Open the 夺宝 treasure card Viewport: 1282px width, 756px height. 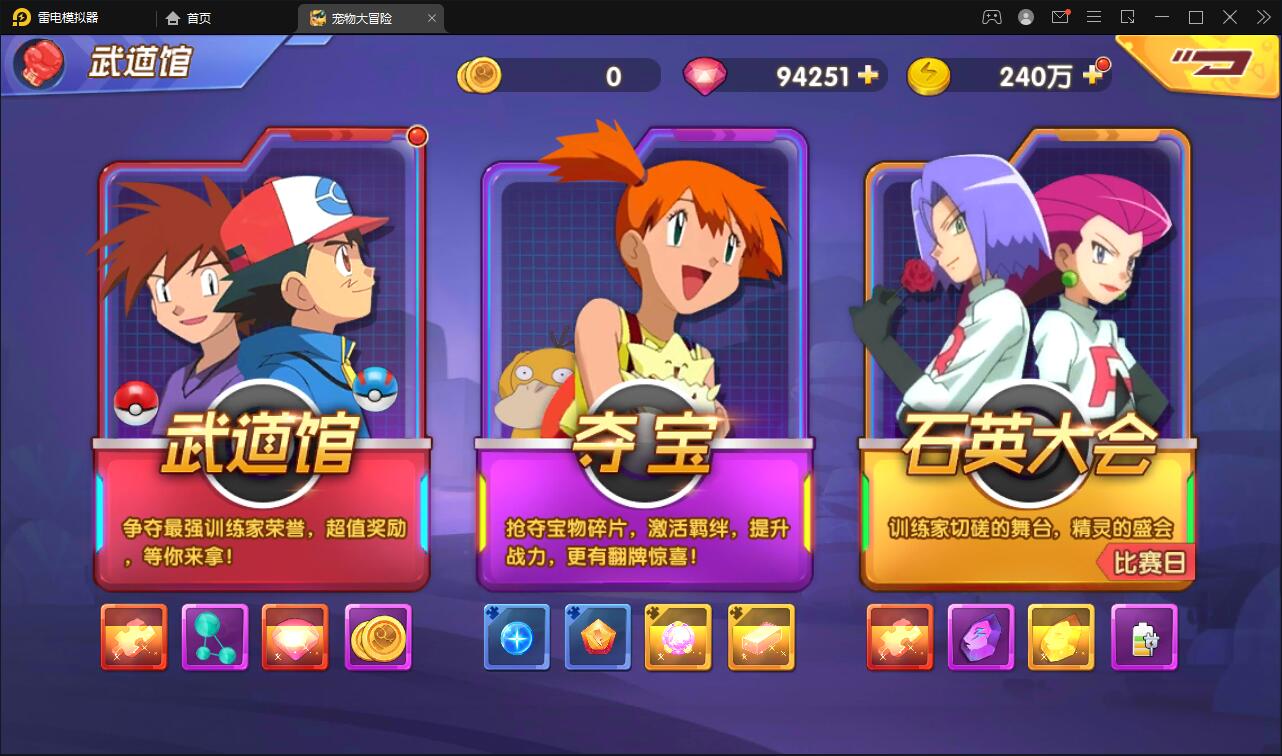(645, 350)
